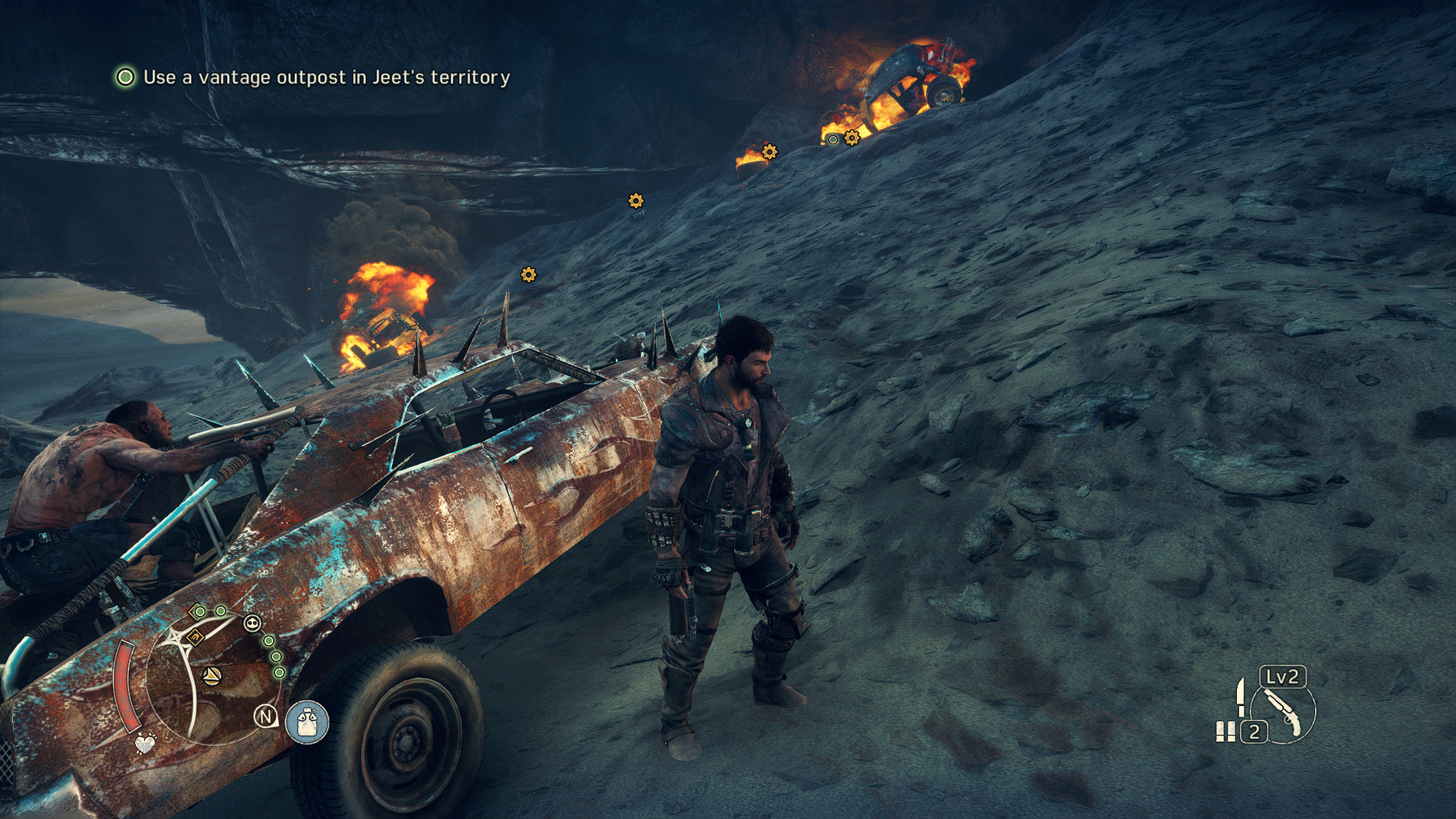Select the shotgun weapon icon

[1283, 712]
